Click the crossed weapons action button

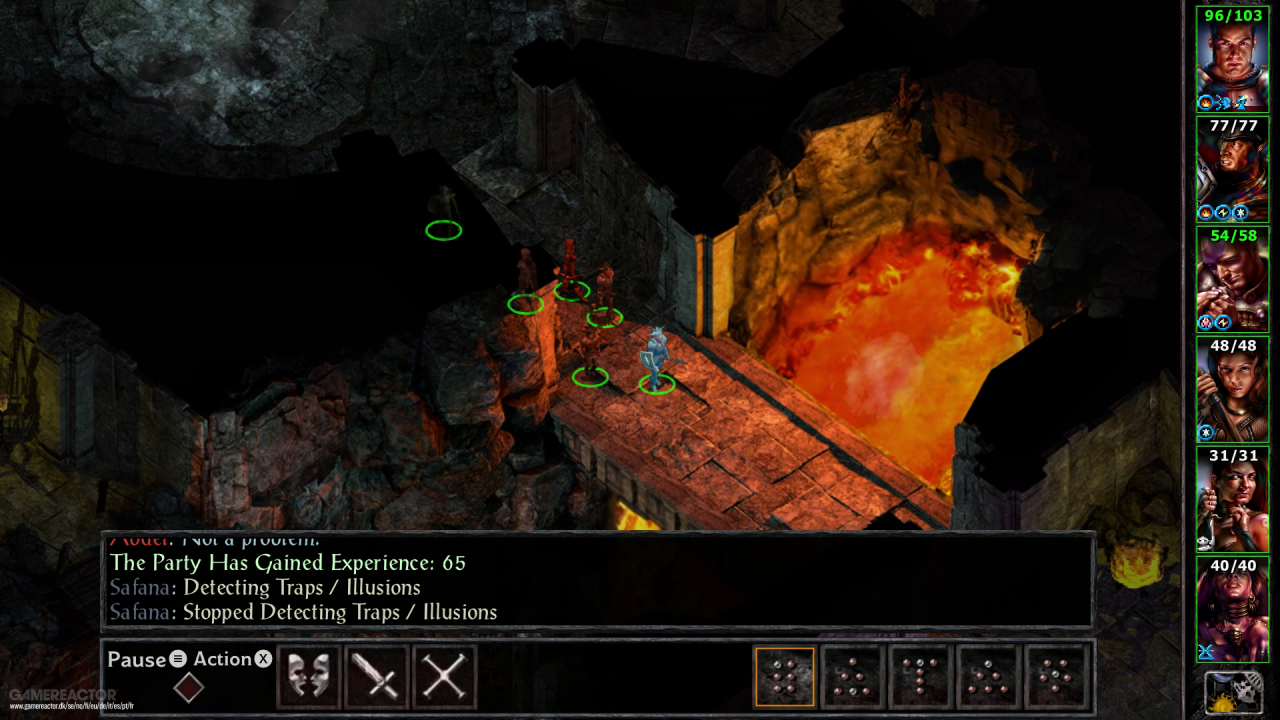[444, 677]
